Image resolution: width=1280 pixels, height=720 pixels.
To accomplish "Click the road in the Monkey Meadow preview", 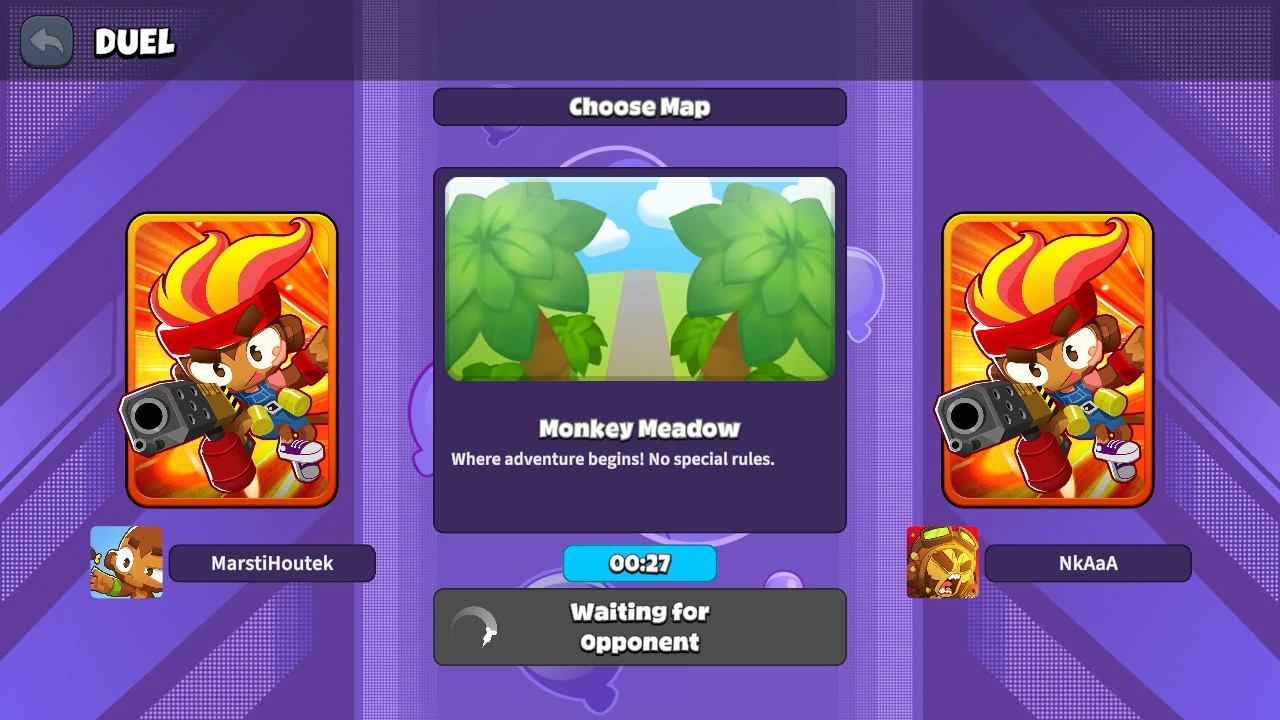I will (x=639, y=330).
